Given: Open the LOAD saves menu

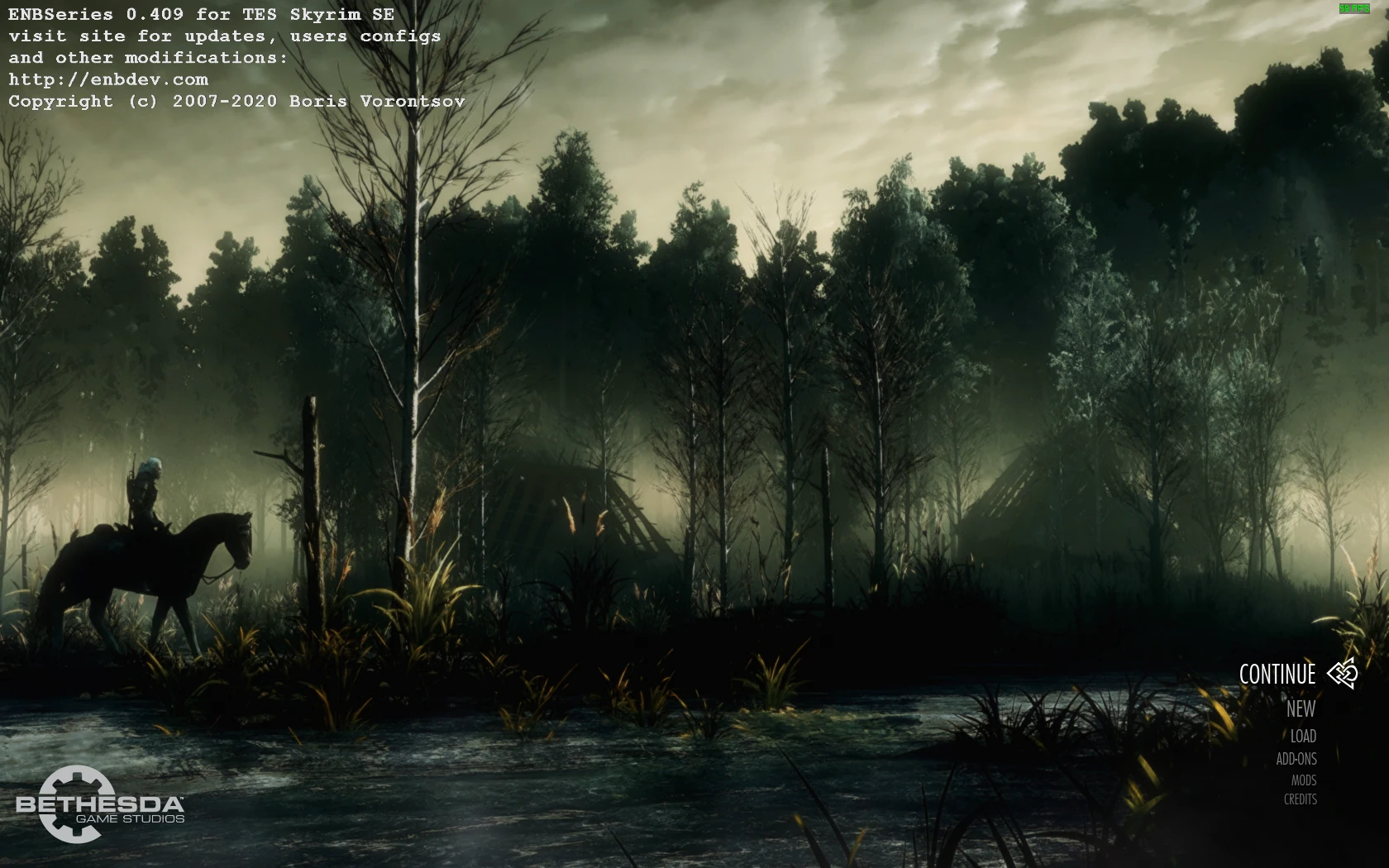Looking at the screenshot, I should point(1304,736).
